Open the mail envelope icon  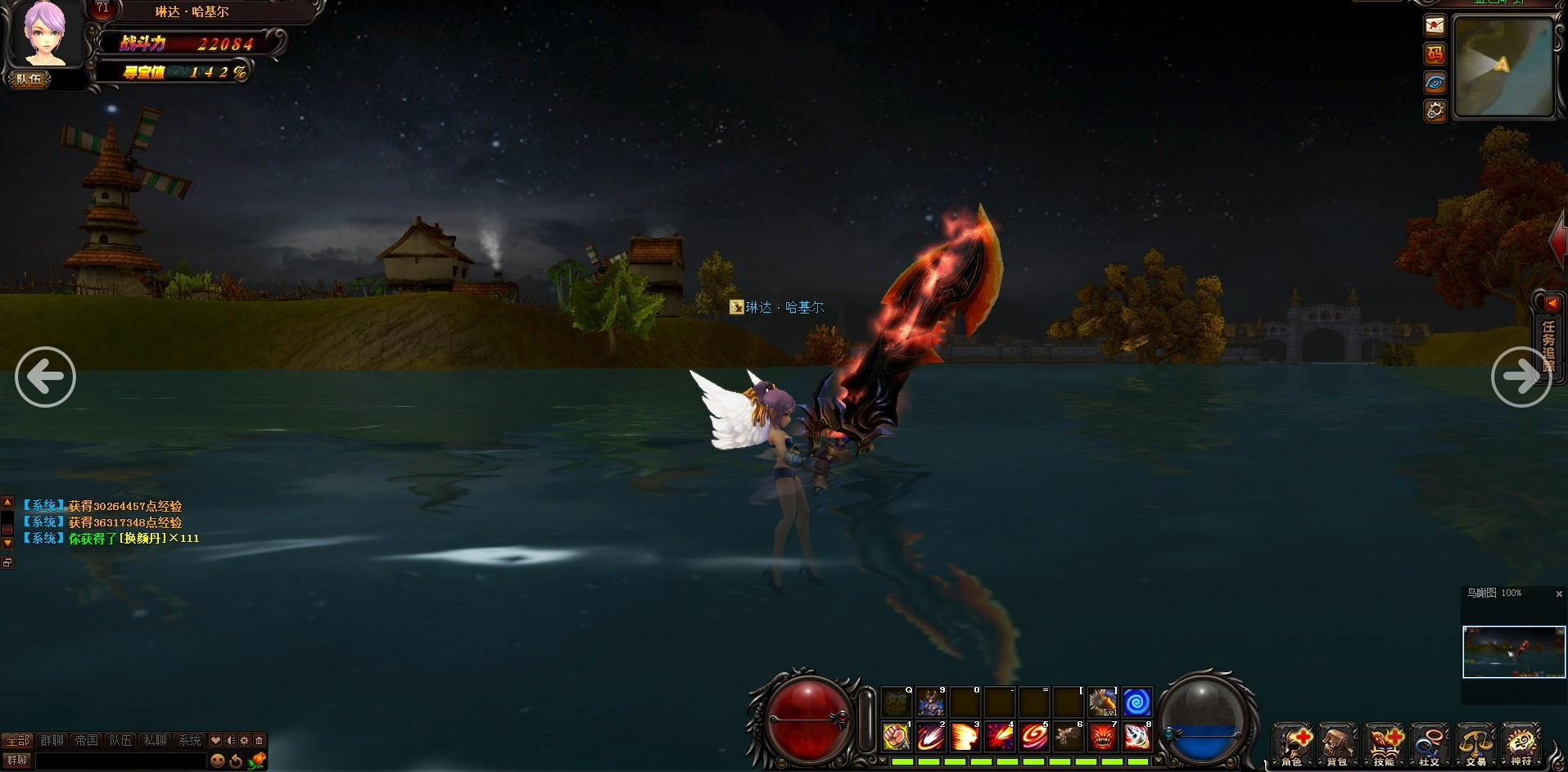1435,25
